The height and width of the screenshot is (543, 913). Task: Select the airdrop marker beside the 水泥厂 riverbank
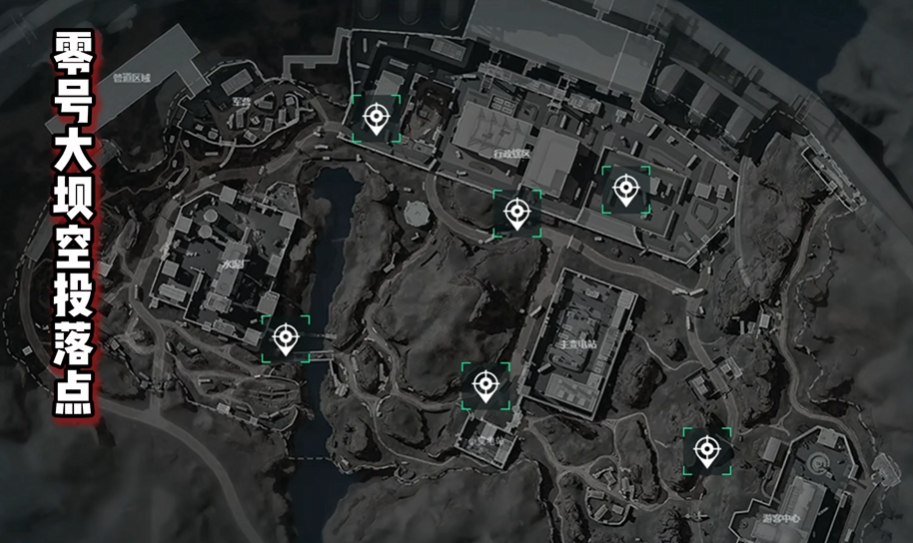pos(286,338)
